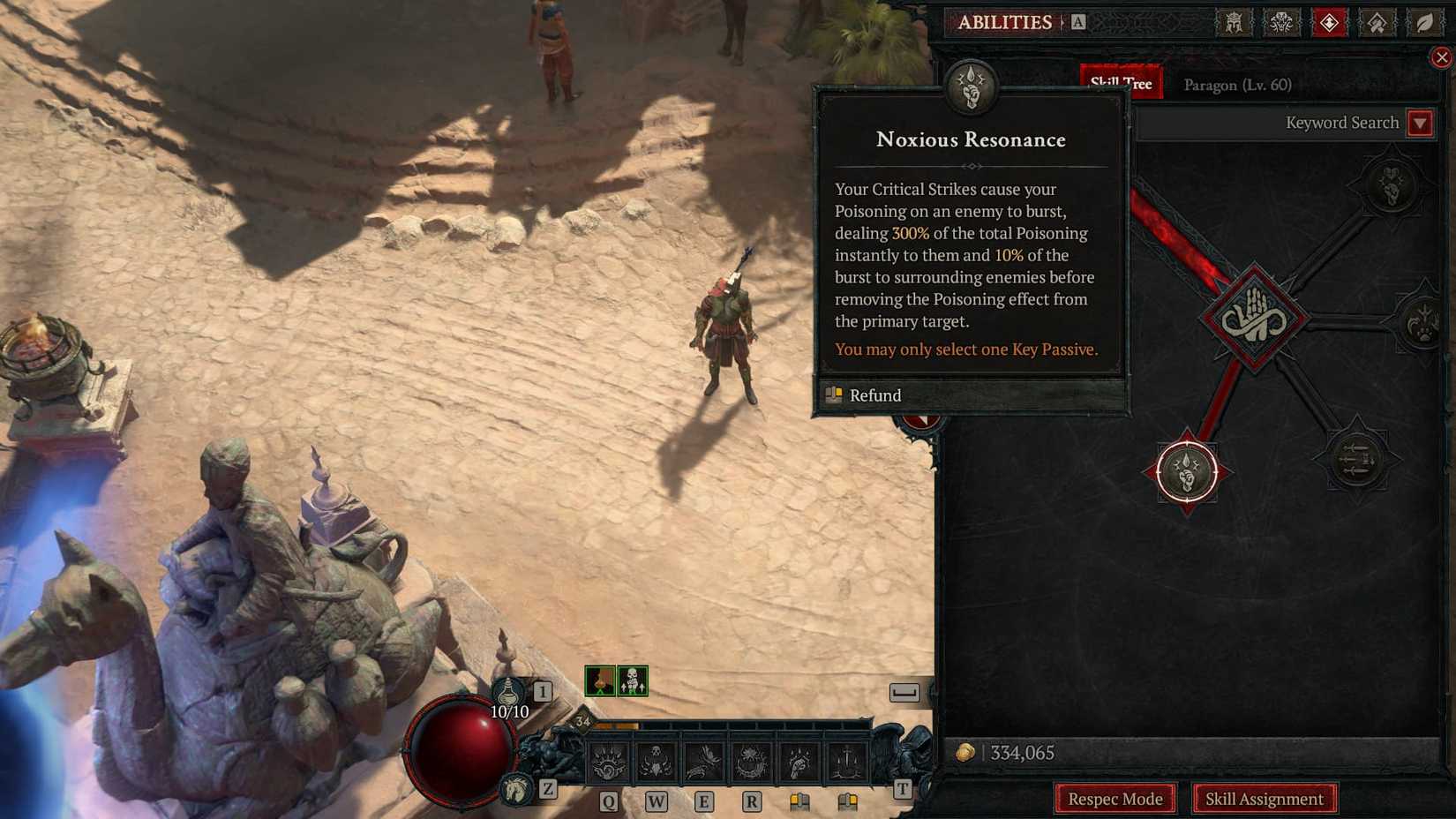The width and height of the screenshot is (1456, 819).
Task: Open Skill Assignment
Action: (1265, 798)
